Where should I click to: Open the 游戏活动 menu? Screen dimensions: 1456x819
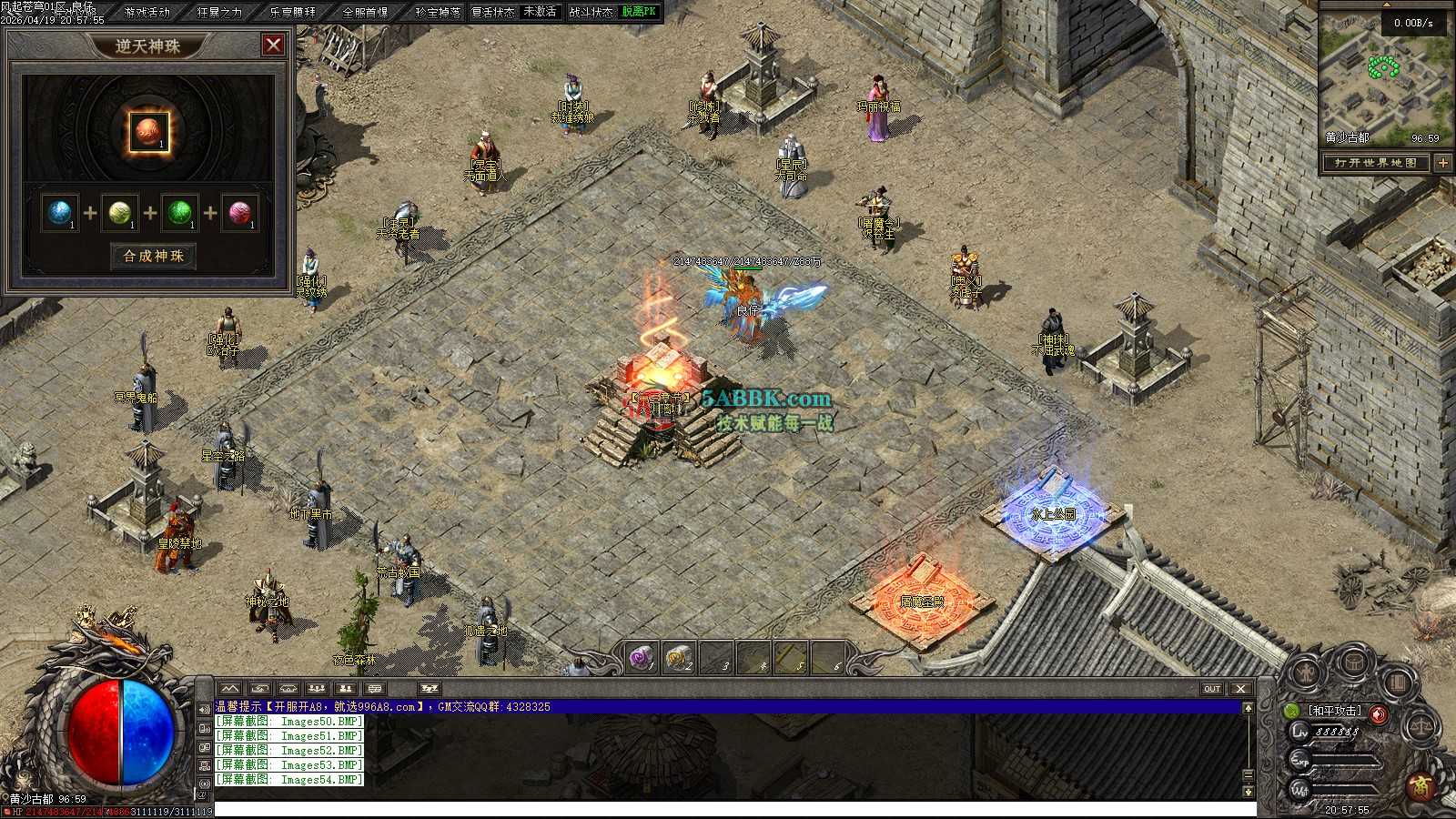[147, 12]
